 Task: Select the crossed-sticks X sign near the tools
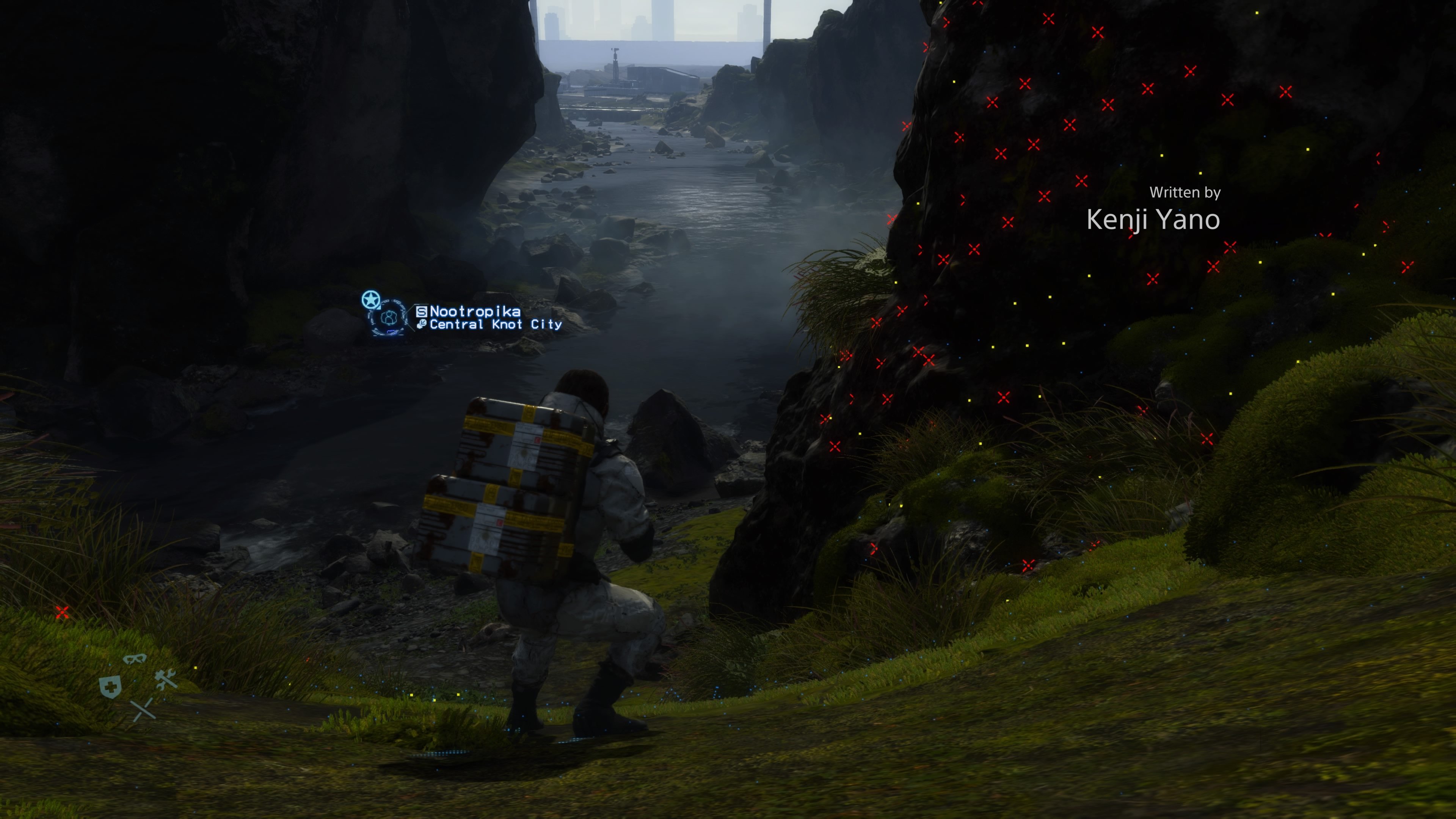click(144, 711)
